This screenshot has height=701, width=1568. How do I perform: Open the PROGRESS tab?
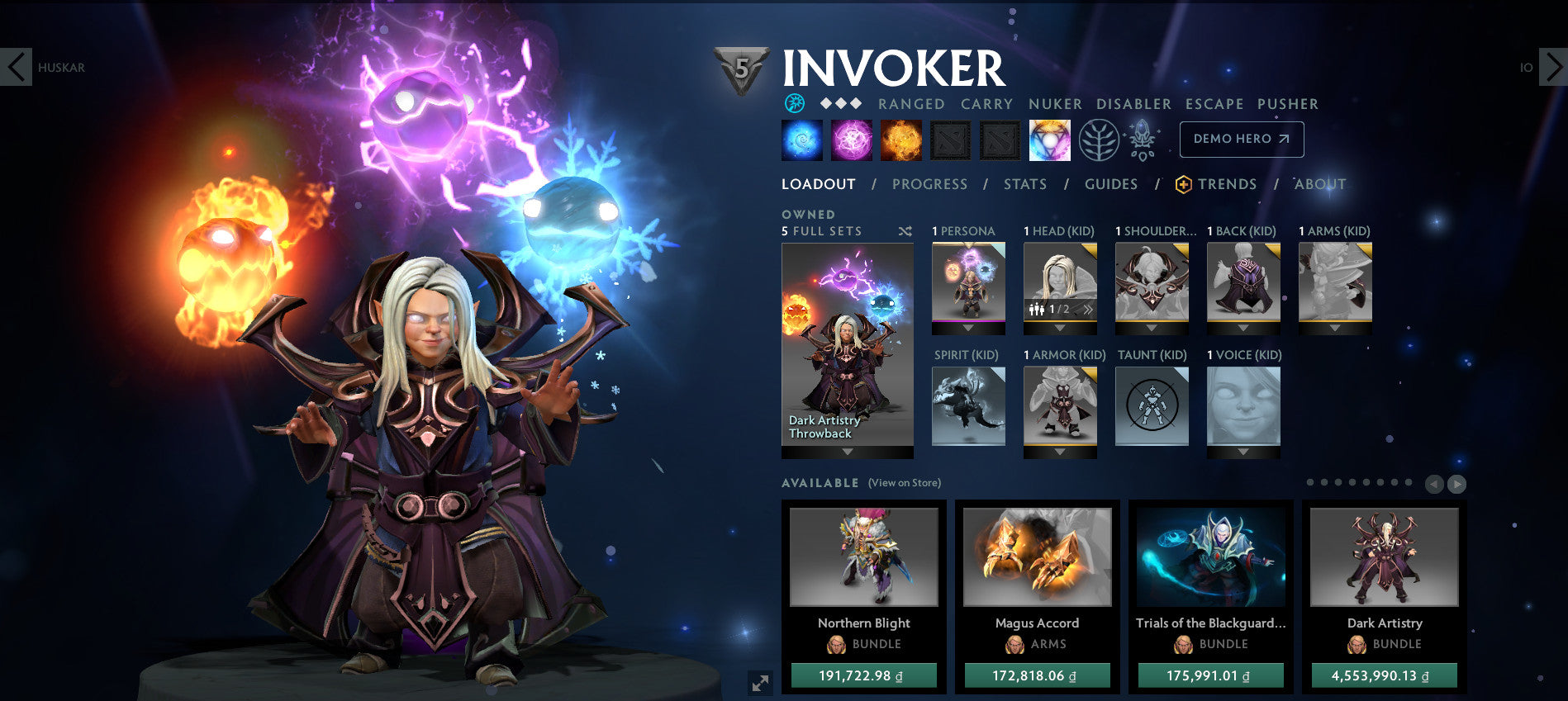(x=929, y=184)
